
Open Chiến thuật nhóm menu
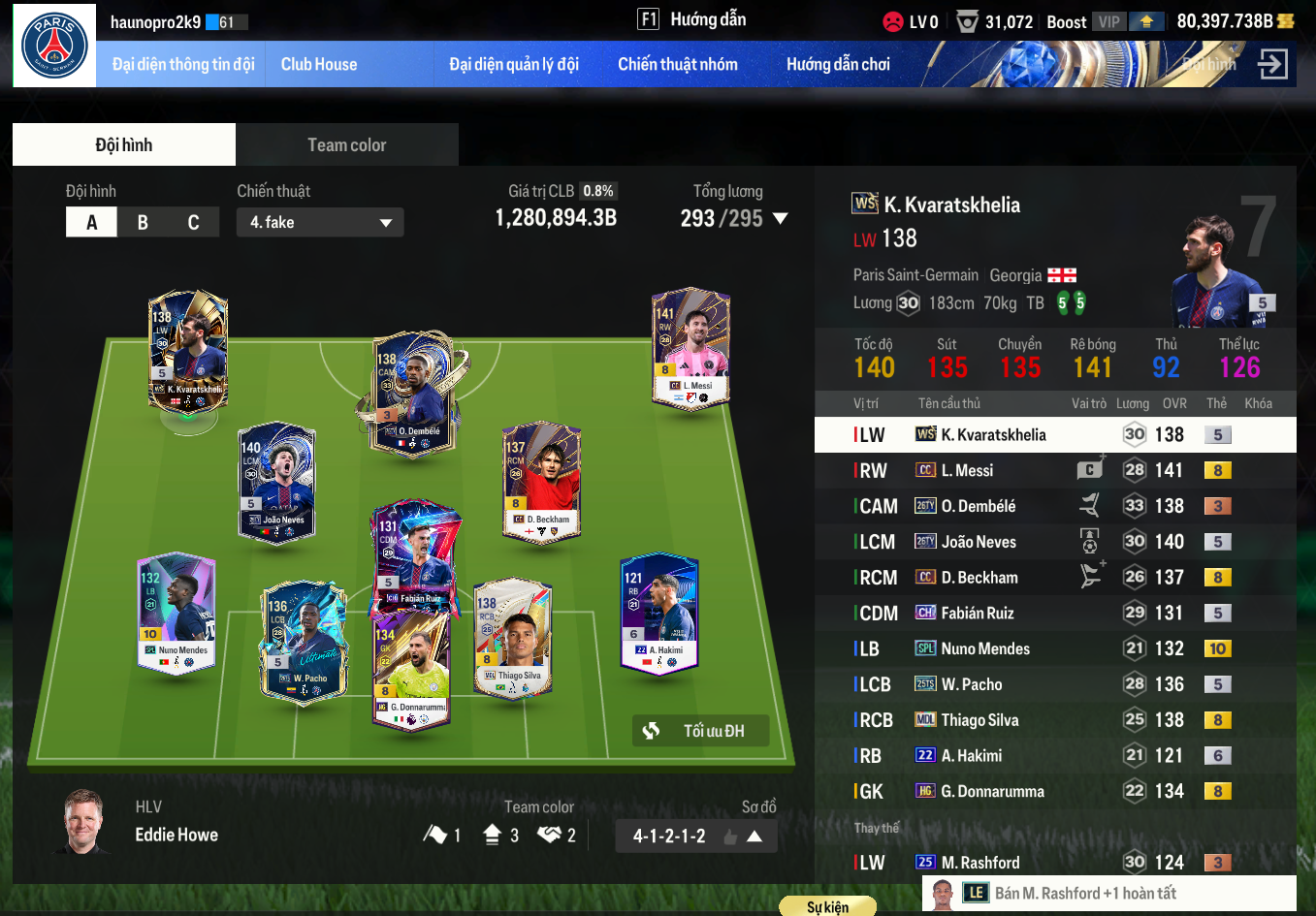pos(677,65)
